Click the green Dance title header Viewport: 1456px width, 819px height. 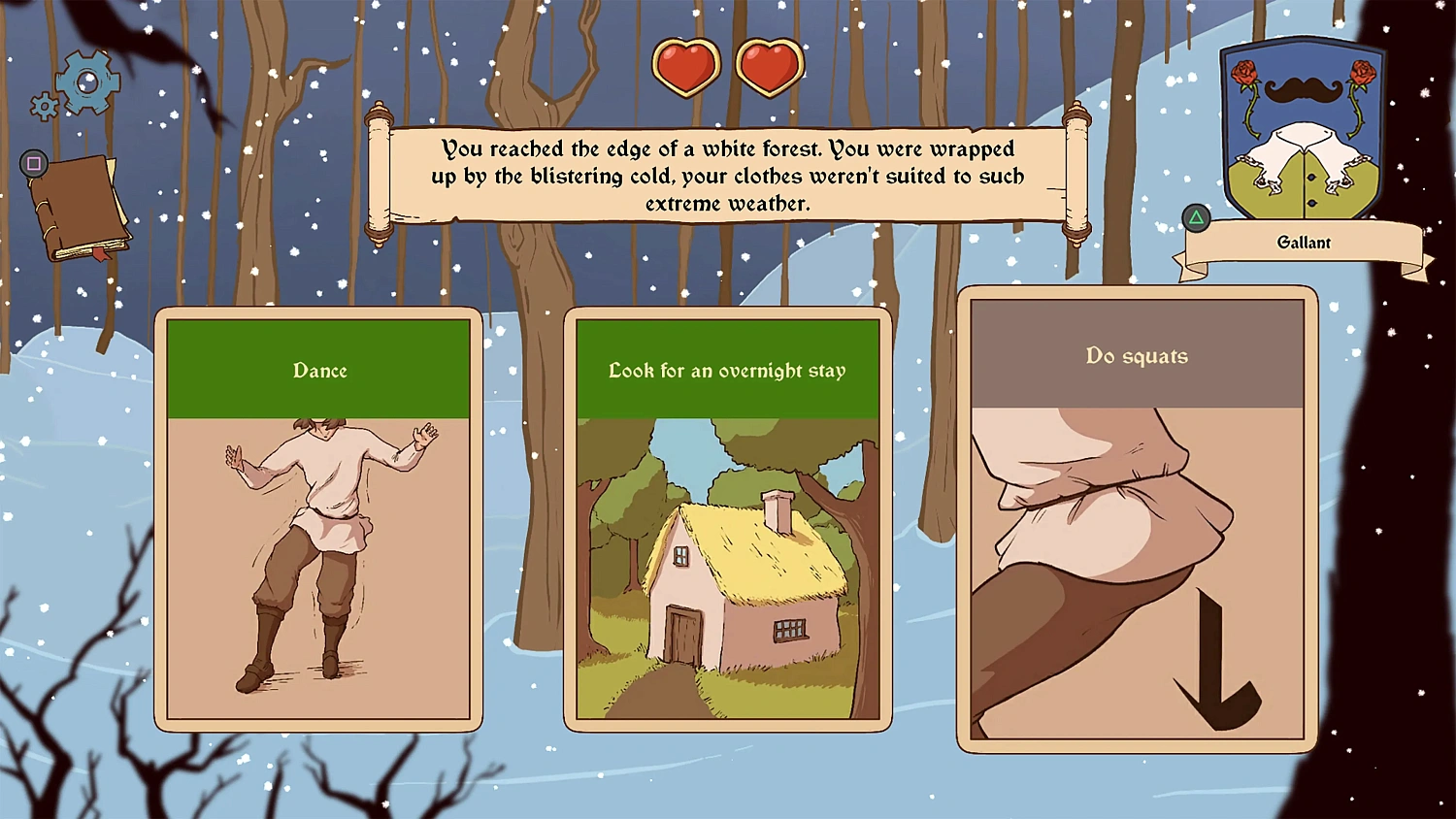(320, 370)
